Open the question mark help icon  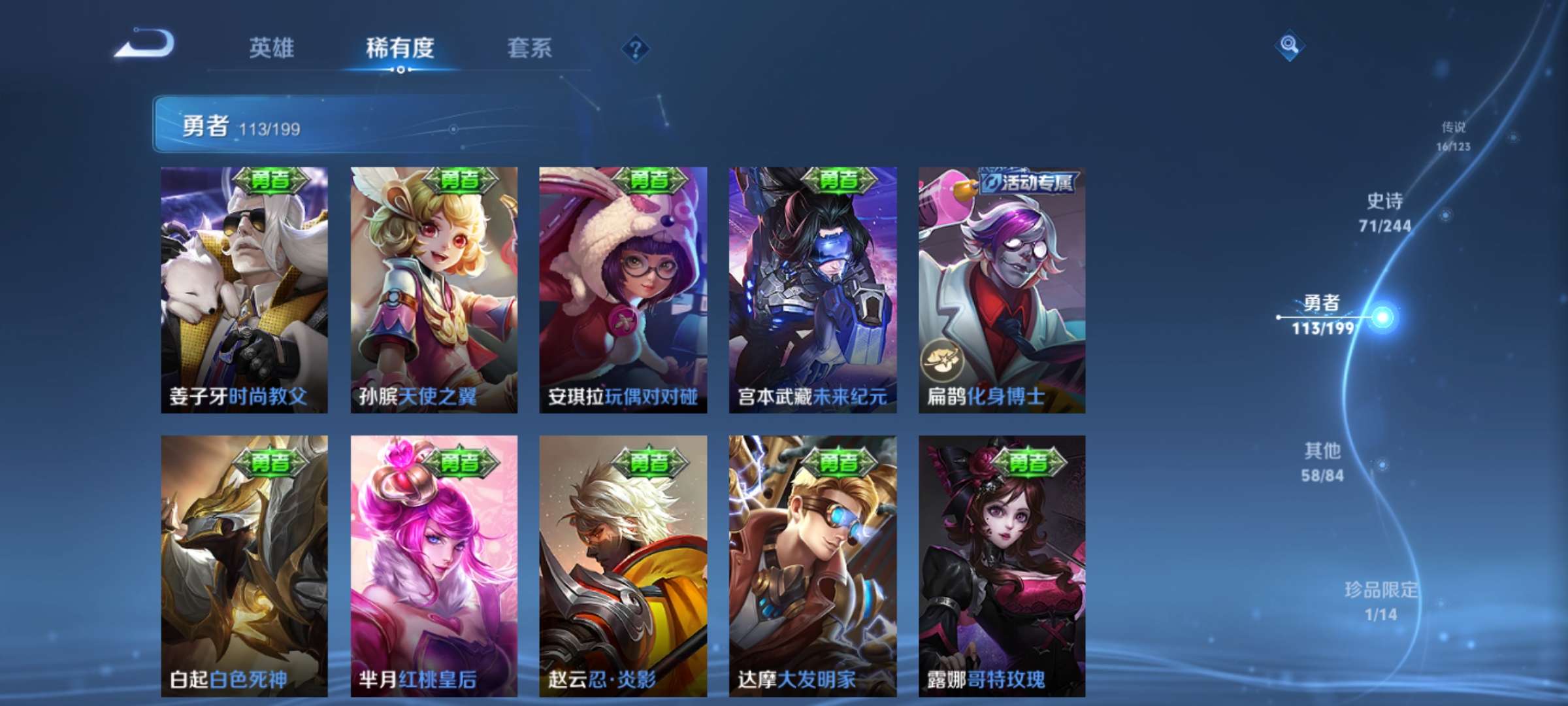635,48
